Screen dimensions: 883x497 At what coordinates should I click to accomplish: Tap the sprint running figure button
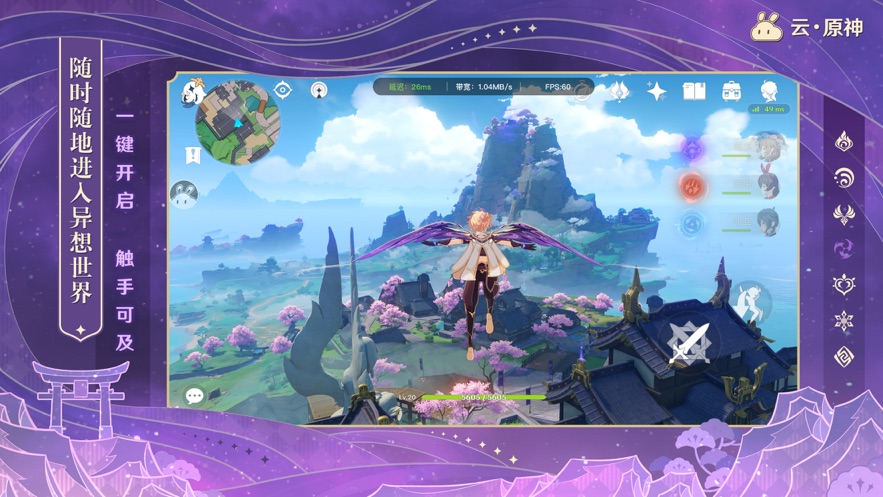pos(749,298)
